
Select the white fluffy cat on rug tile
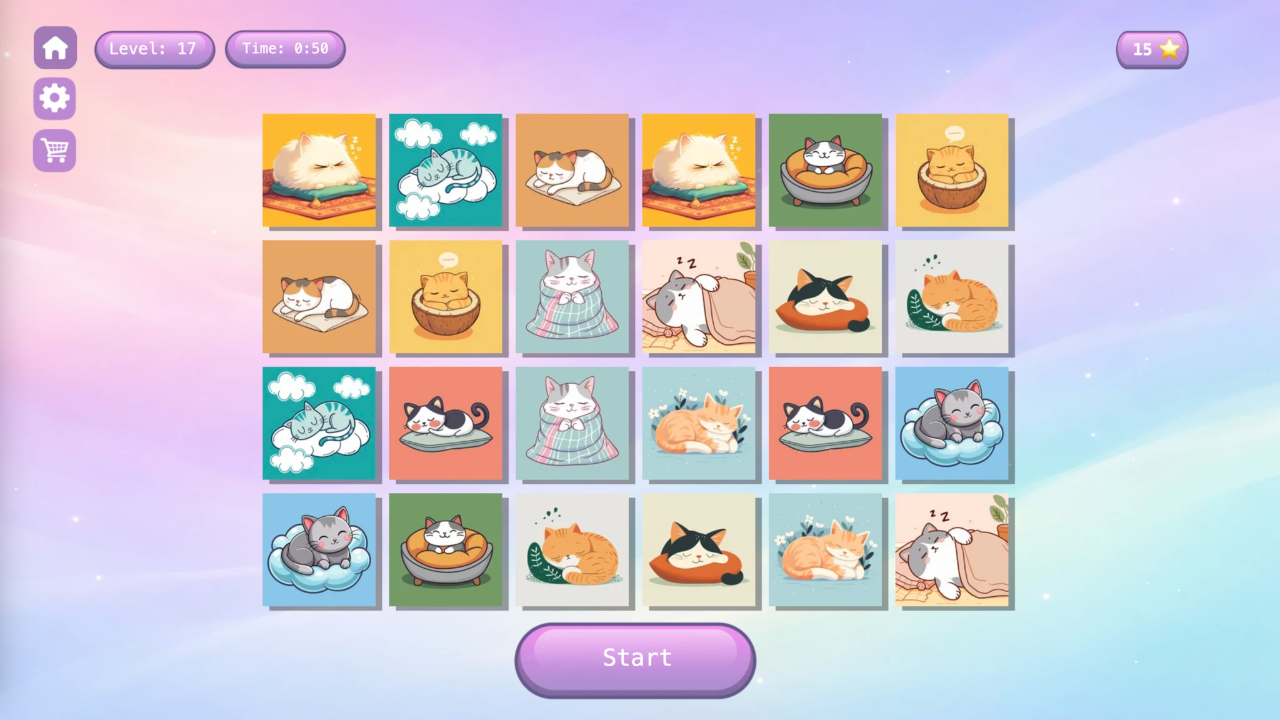click(319, 170)
